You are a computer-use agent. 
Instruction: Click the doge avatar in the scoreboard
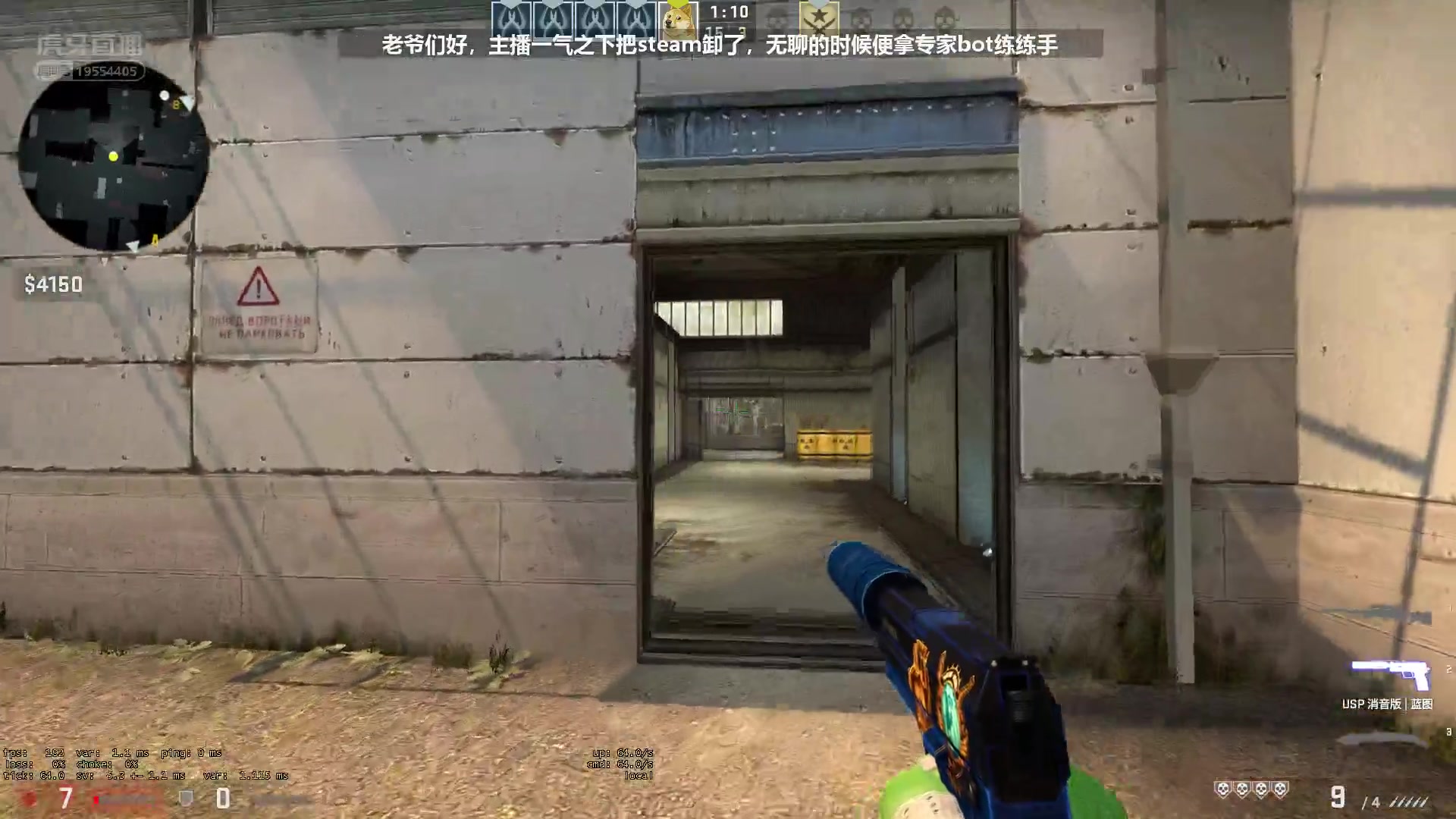click(x=680, y=17)
